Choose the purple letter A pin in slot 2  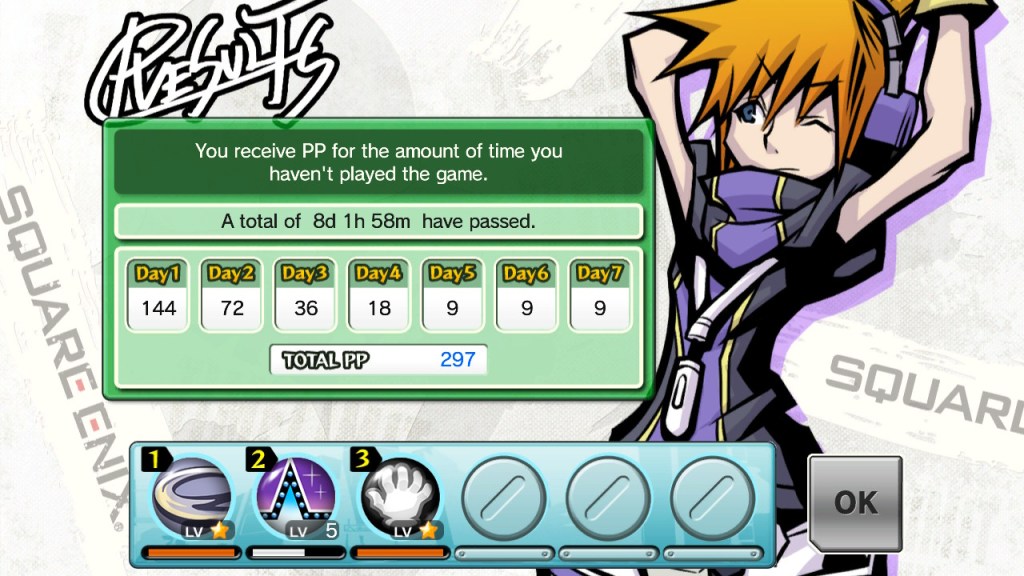[x=296, y=499]
